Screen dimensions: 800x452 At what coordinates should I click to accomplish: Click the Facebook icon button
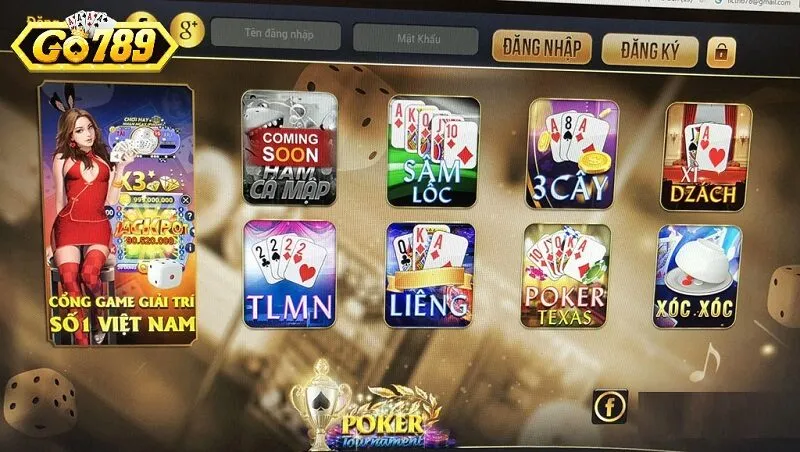point(609,406)
